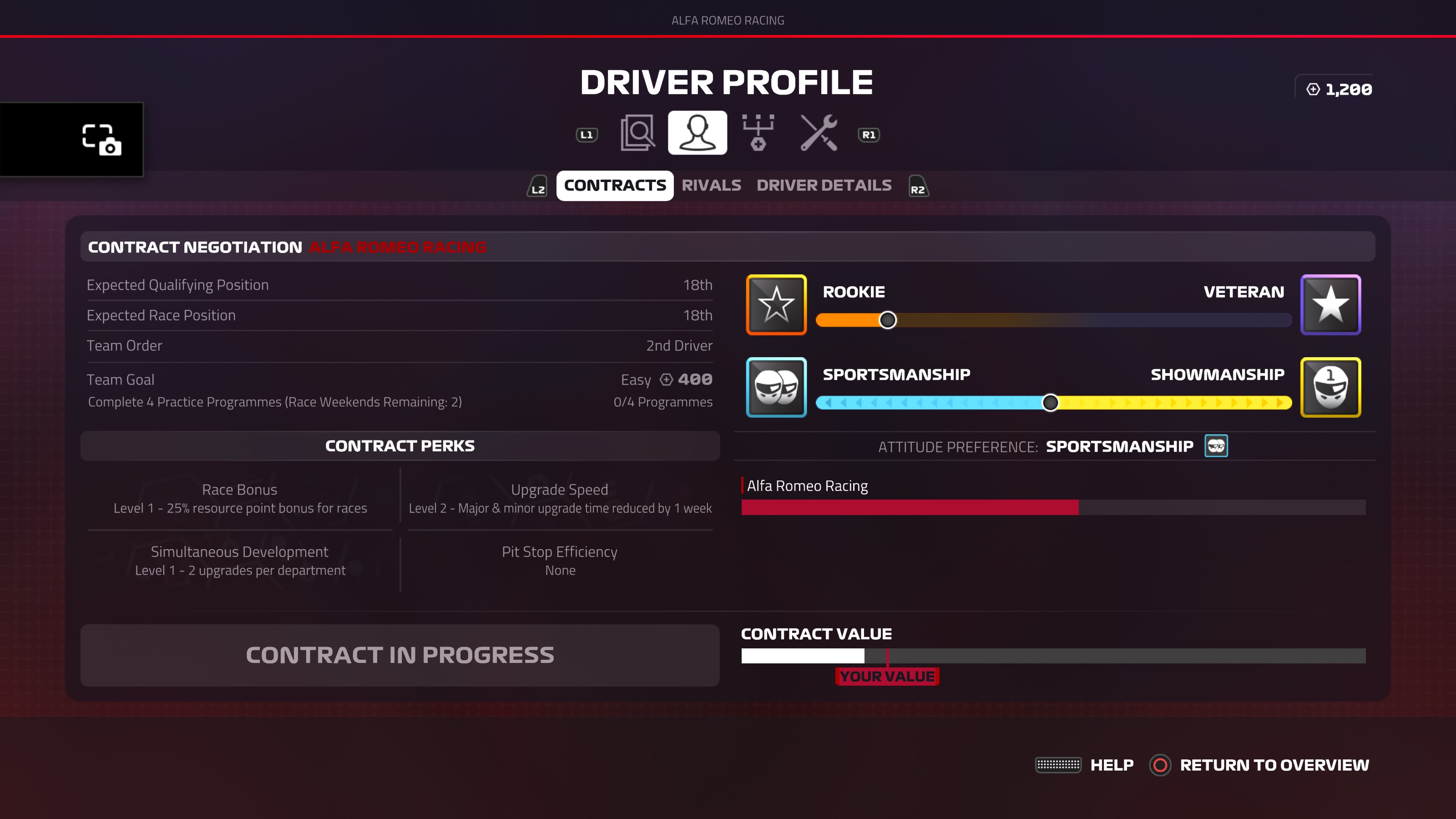Image resolution: width=1456 pixels, height=819 pixels.
Task: Switch to the Contracts tab
Action: (x=614, y=185)
